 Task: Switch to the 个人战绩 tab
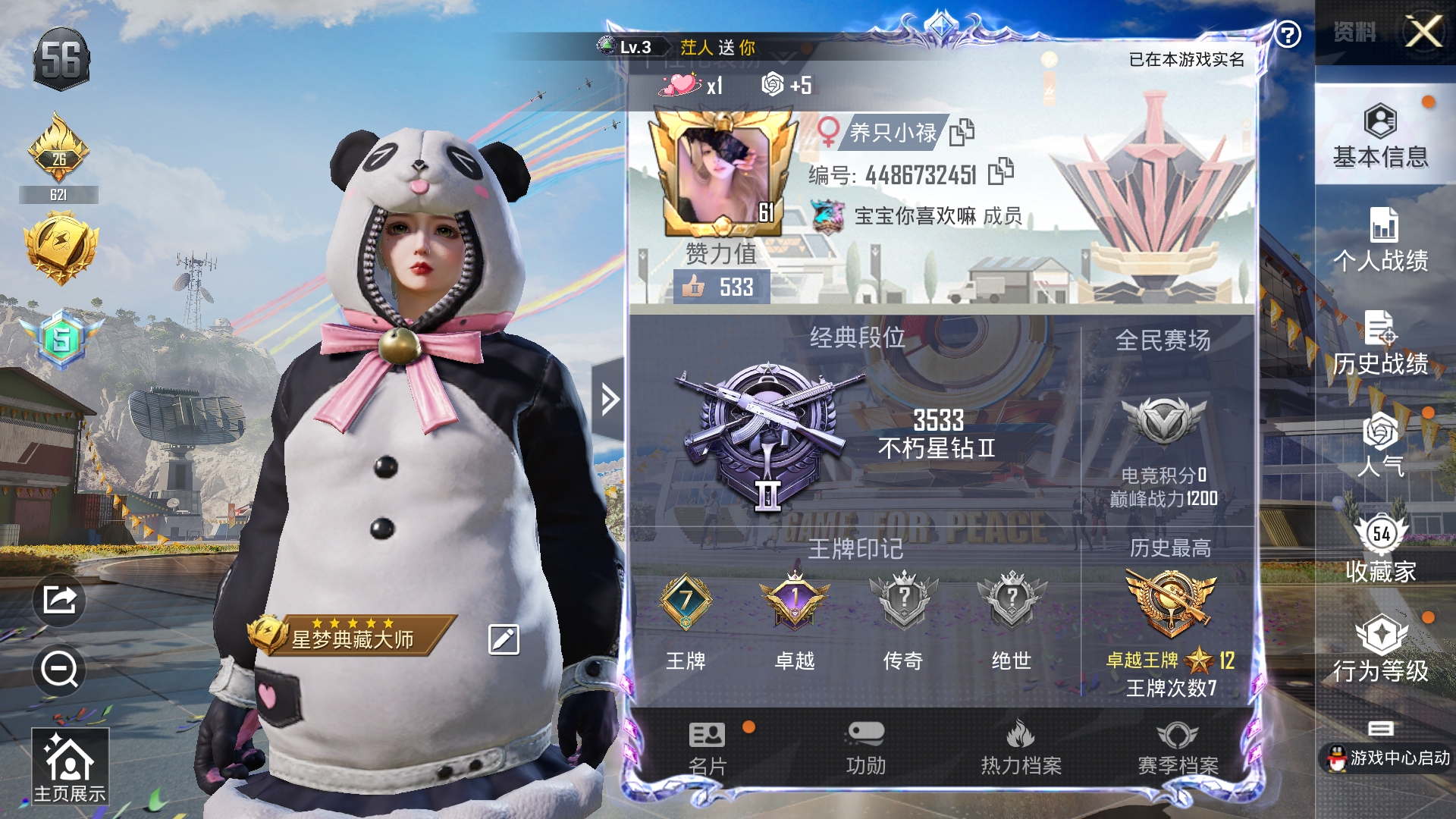coord(1380,240)
